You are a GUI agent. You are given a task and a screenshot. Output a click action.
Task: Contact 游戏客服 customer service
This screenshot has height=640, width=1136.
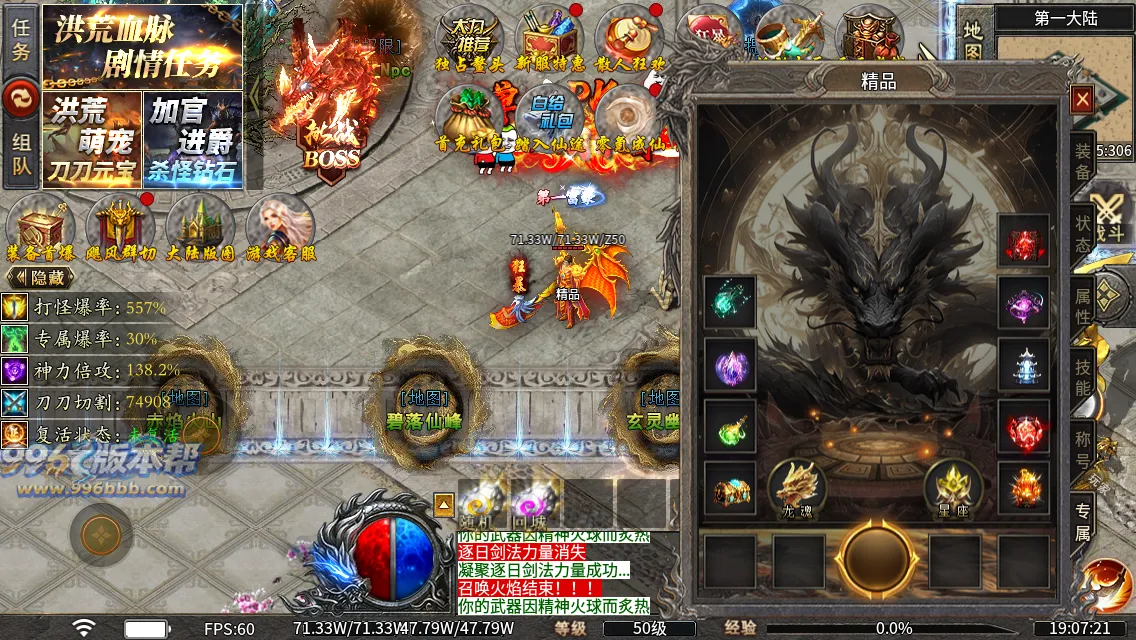click(x=280, y=226)
